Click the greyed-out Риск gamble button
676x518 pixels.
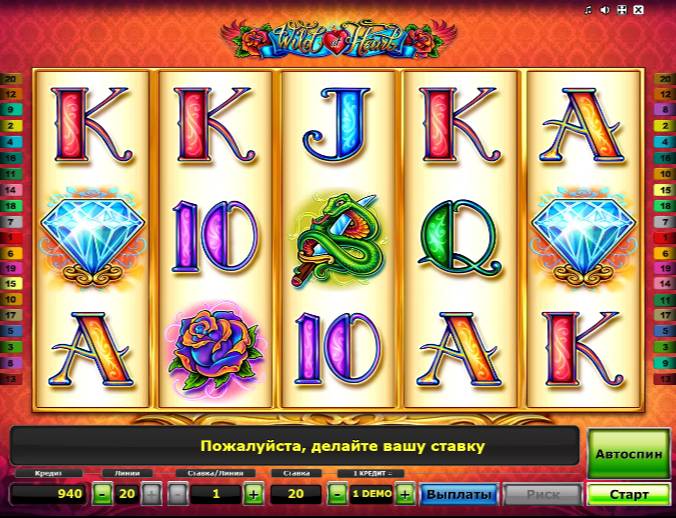pos(541,494)
